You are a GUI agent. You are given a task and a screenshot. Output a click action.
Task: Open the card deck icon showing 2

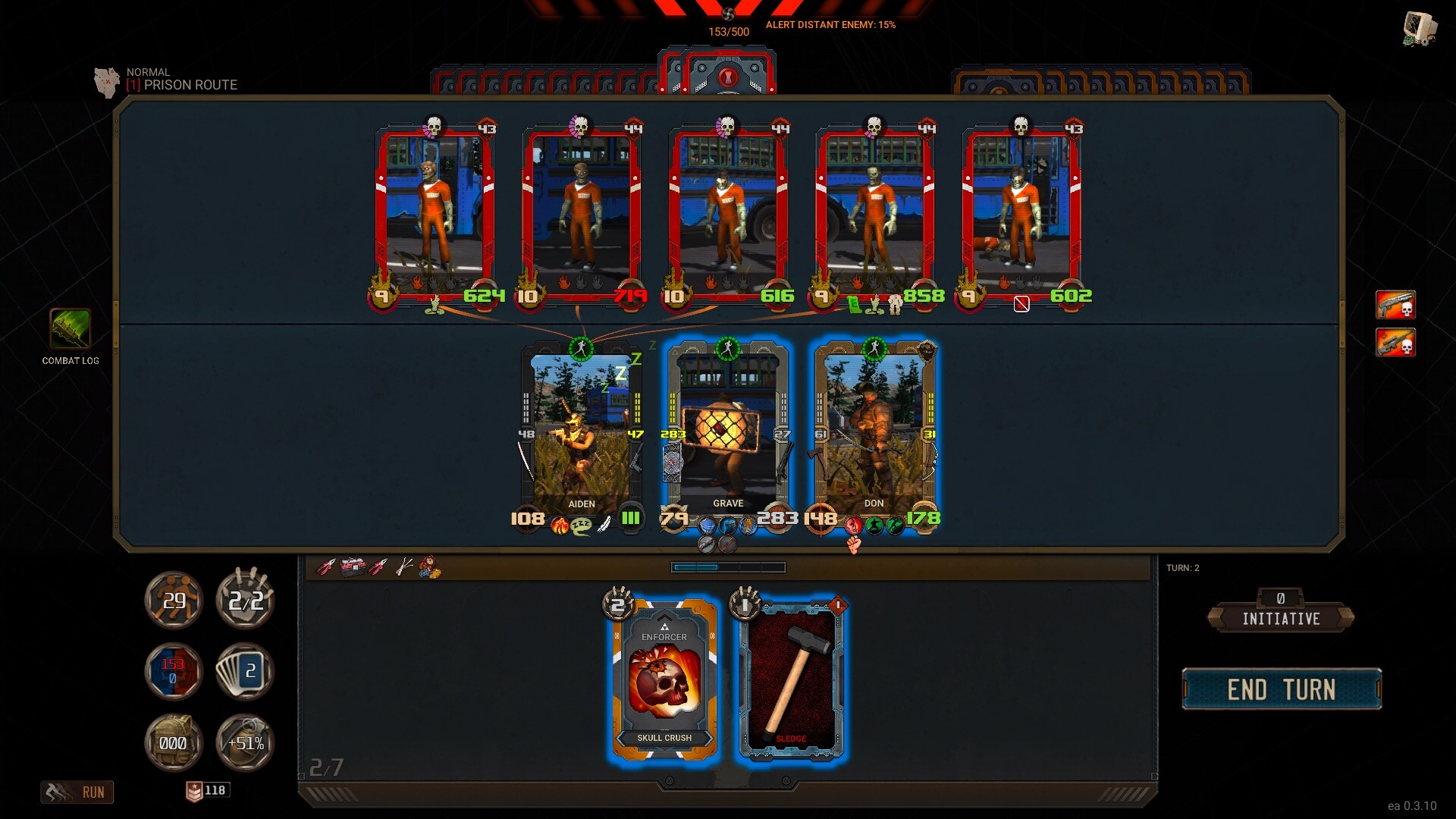[x=244, y=671]
